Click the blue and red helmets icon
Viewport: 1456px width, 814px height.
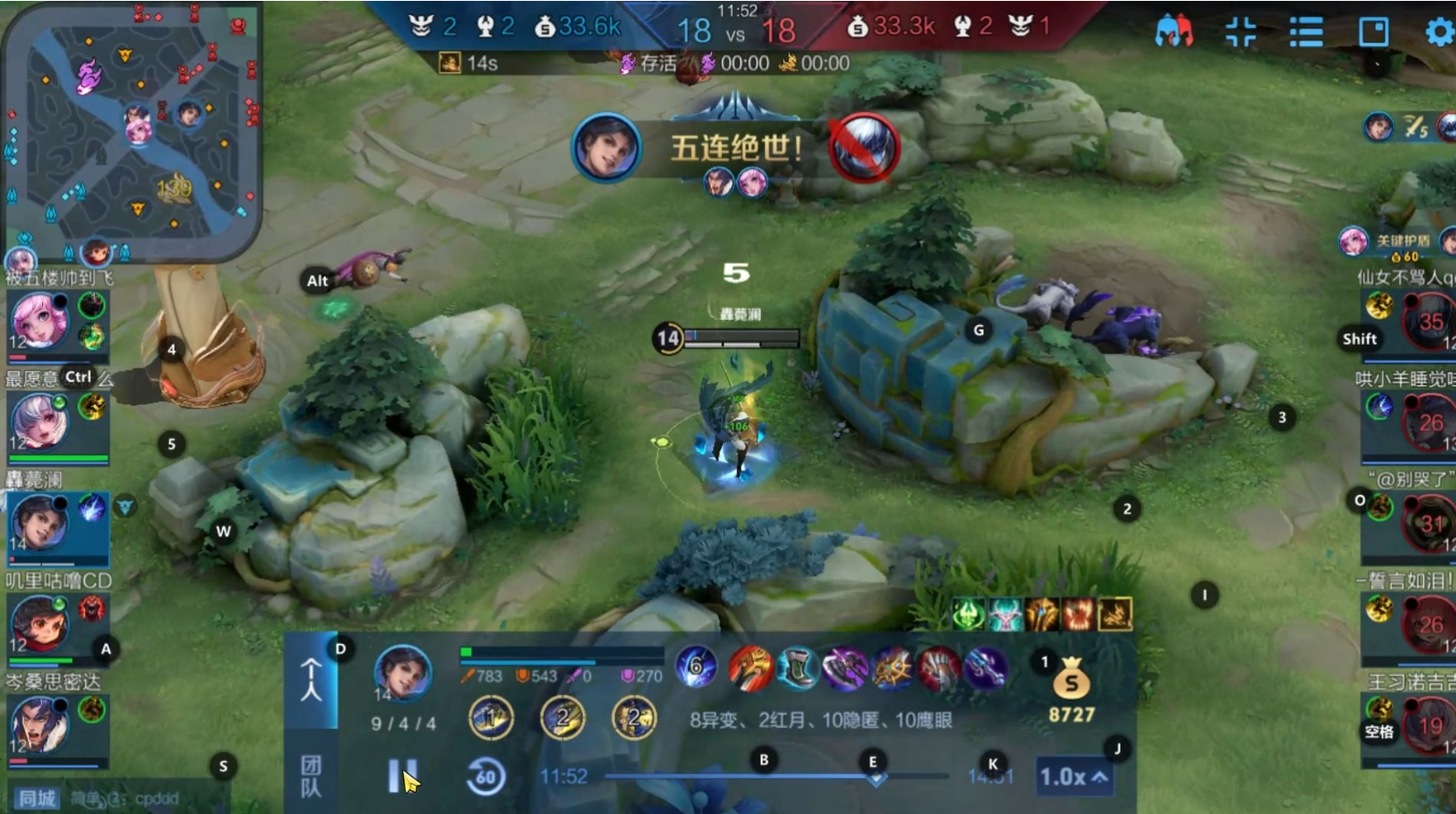click(x=1174, y=32)
